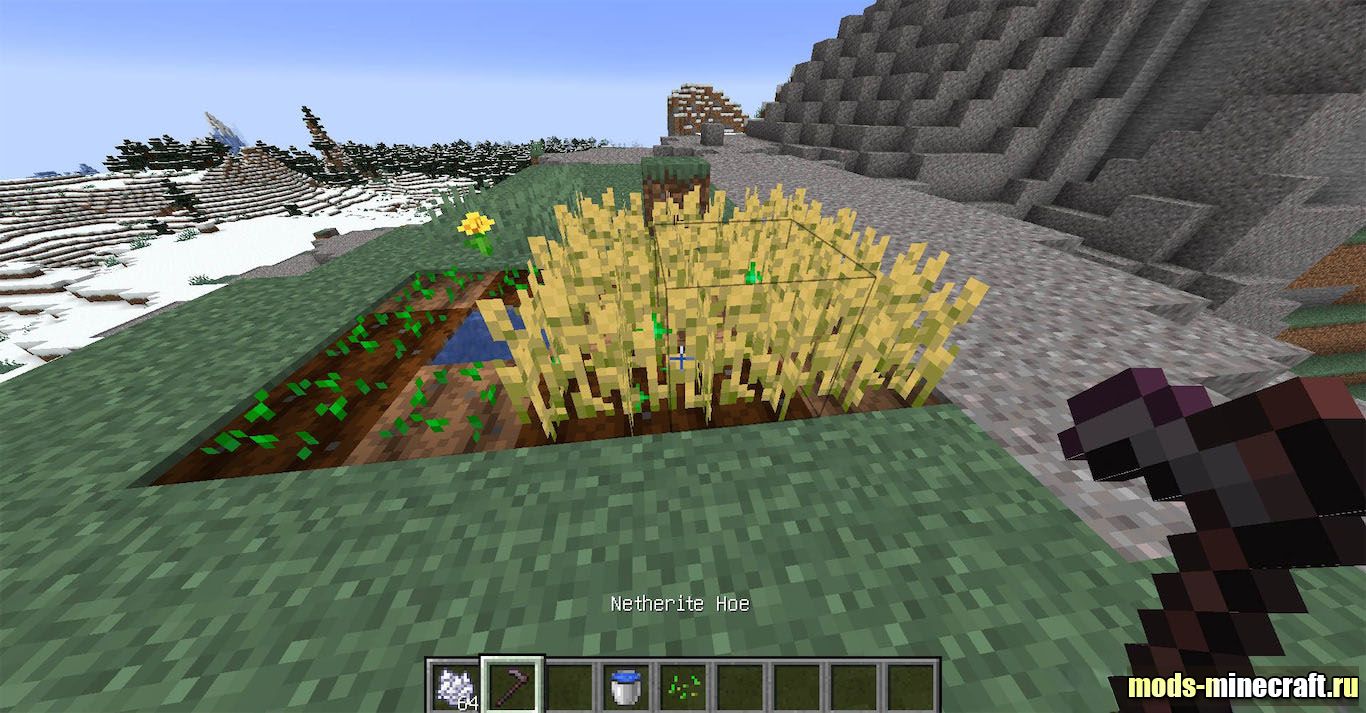Viewport: 1366px width, 713px height.
Task: Pick the water bucket in the hotbar
Action: point(626,687)
